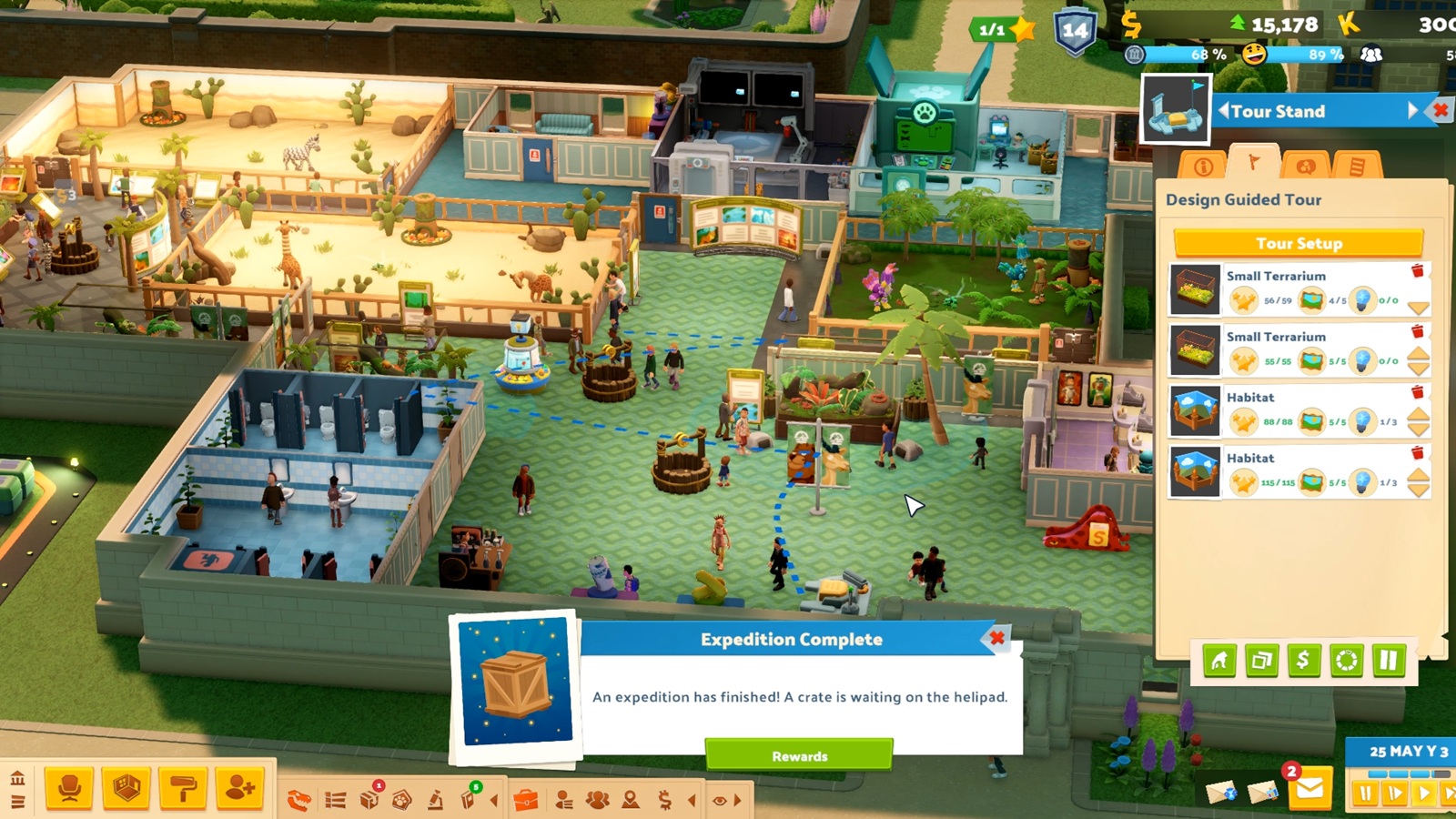Image resolution: width=1456 pixels, height=819 pixels.
Task: Open the paint roller decoration tool
Action: coord(183,787)
